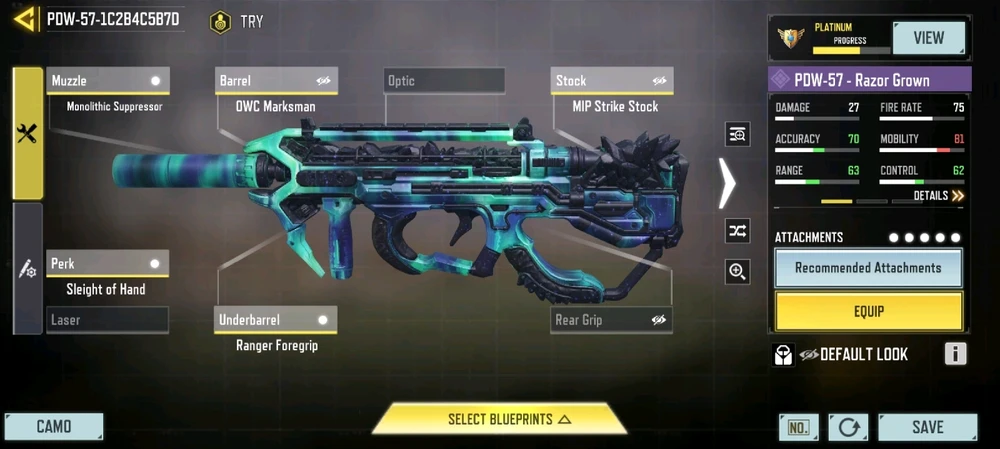Select the Perk slot
Screen dimensions: 1000x449
point(108,264)
